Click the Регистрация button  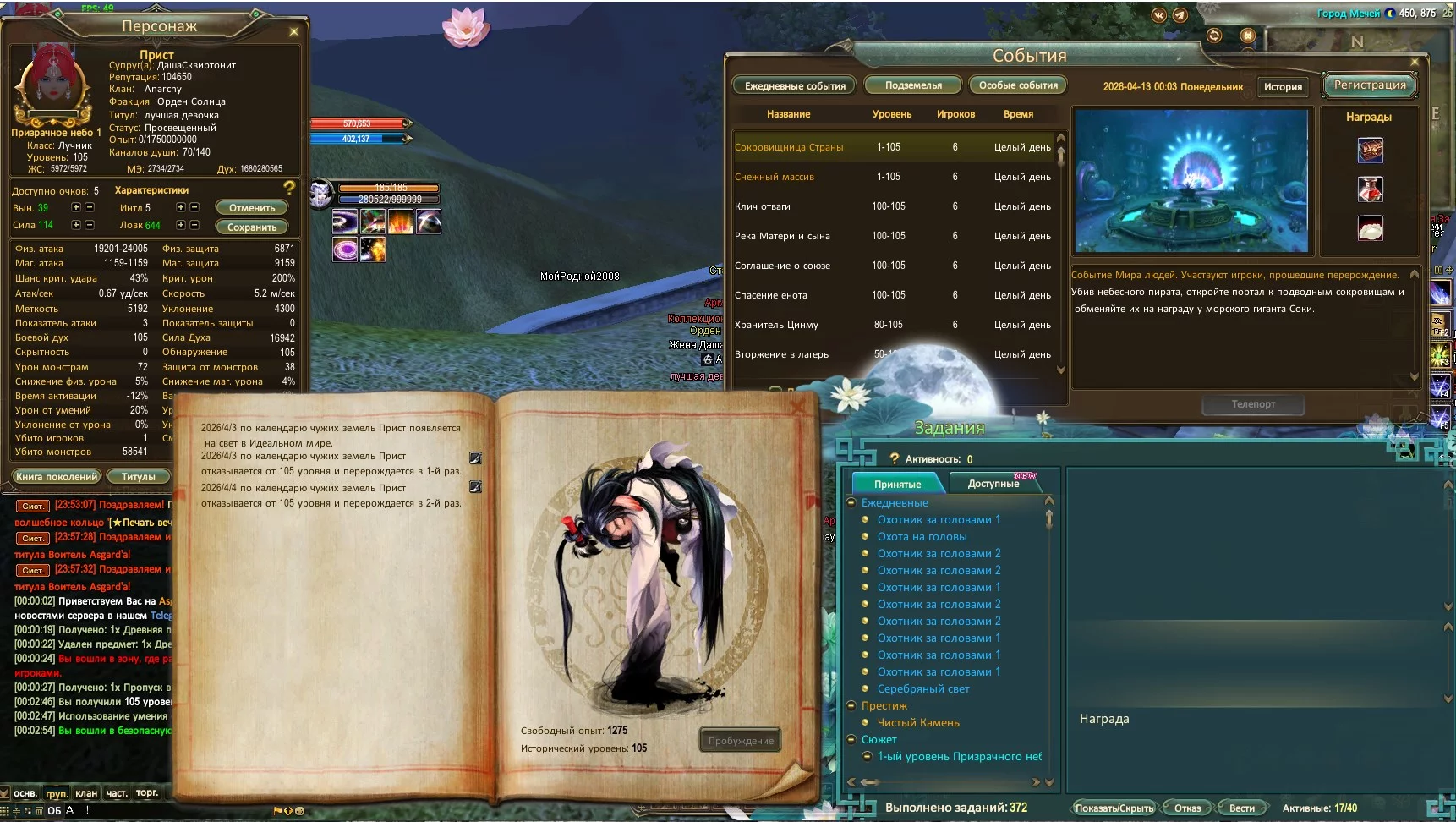pos(1370,85)
